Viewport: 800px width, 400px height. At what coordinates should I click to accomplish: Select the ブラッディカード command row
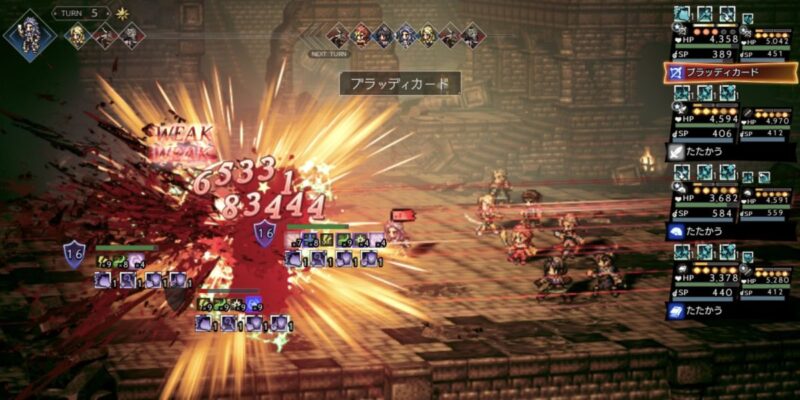pyautogui.click(x=728, y=73)
